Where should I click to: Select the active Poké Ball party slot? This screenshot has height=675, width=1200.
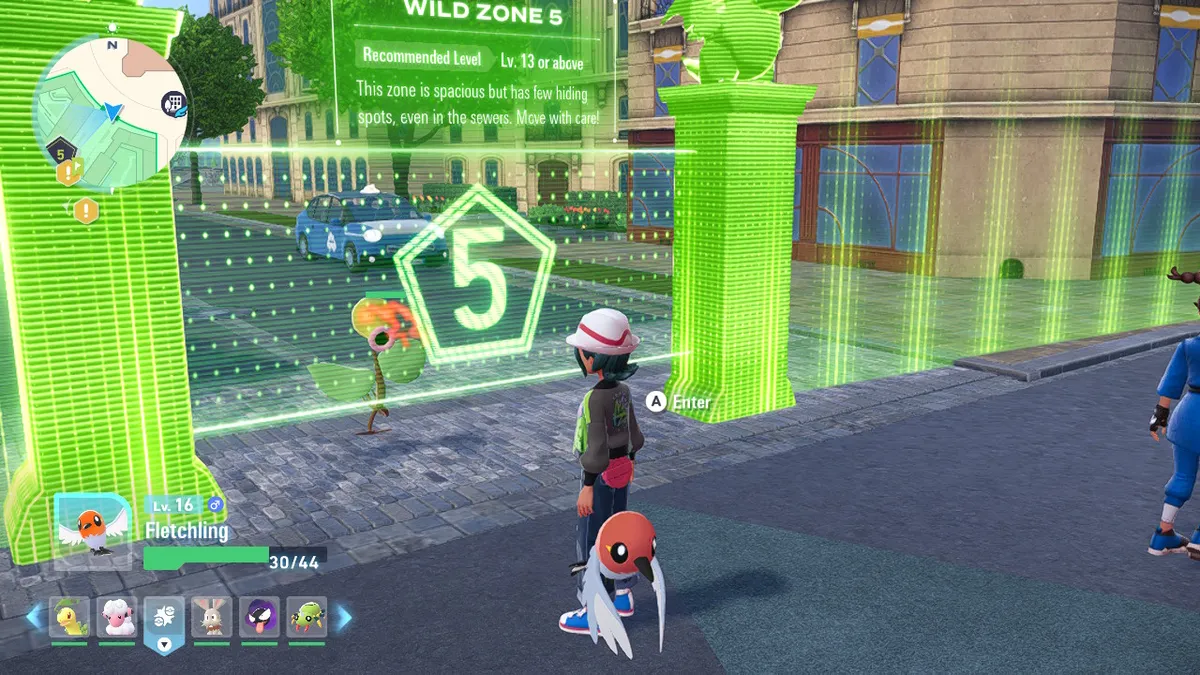point(164,620)
